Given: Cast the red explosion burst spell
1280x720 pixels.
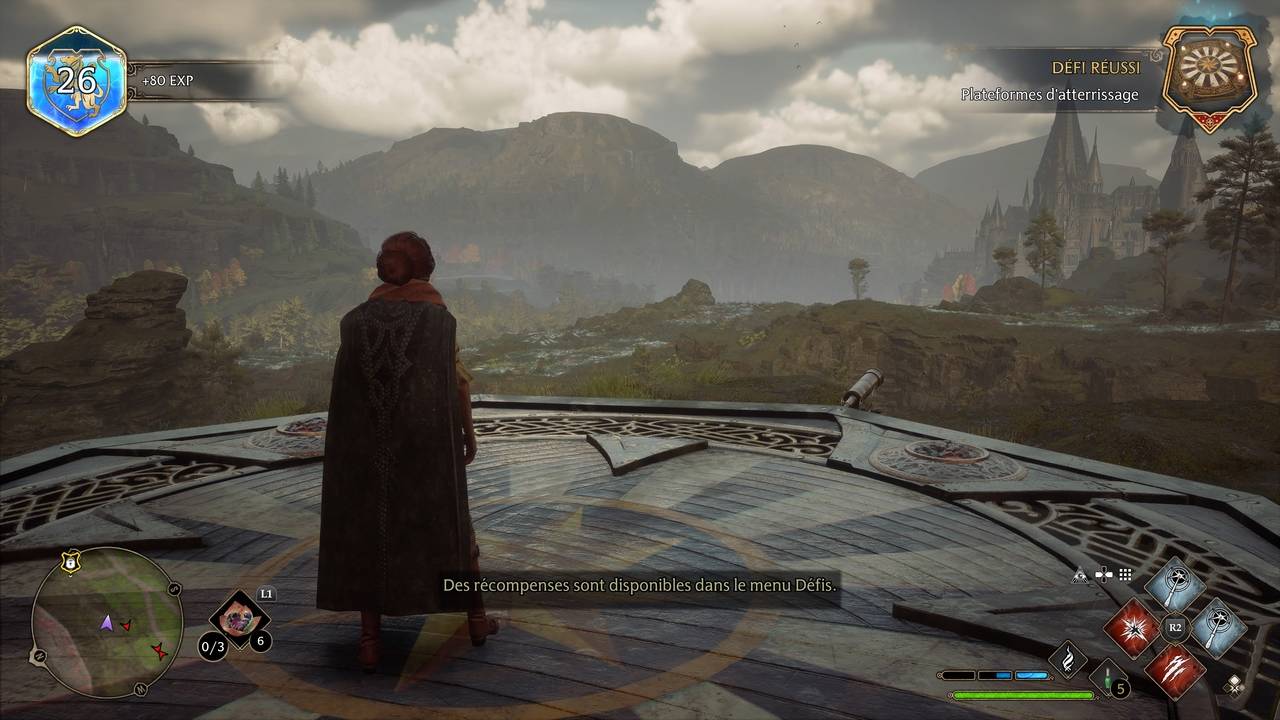Looking at the screenshot, I should 1132,629.
